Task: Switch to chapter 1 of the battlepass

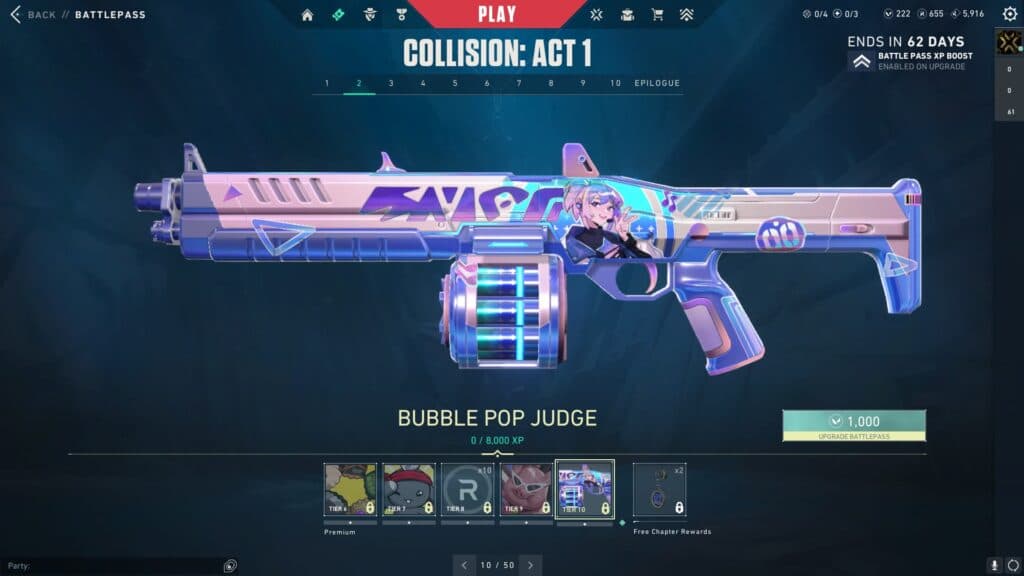Action: pyautogui.click(x=327, y=83)
